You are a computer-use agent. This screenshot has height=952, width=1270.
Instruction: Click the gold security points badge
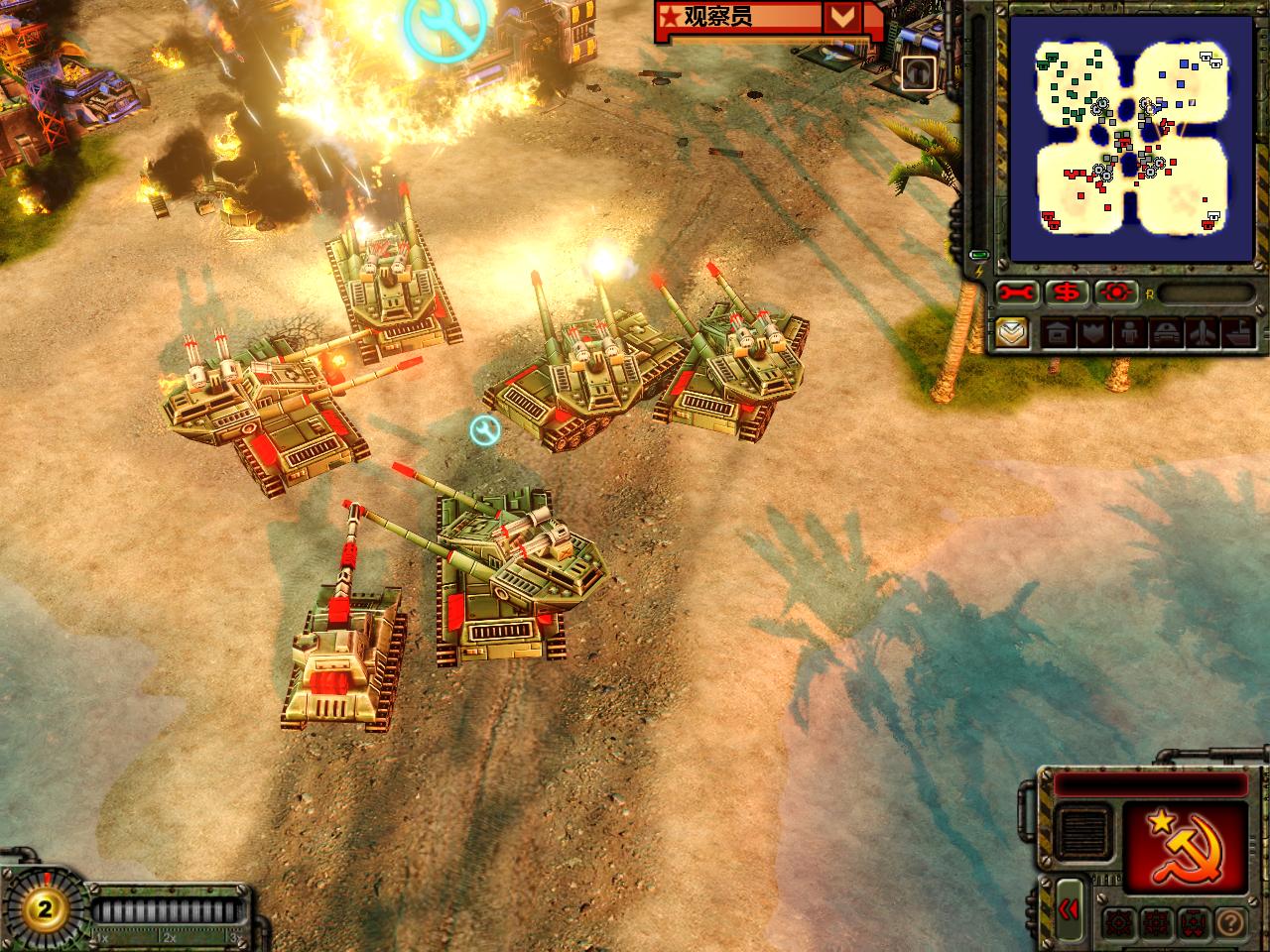41,905
